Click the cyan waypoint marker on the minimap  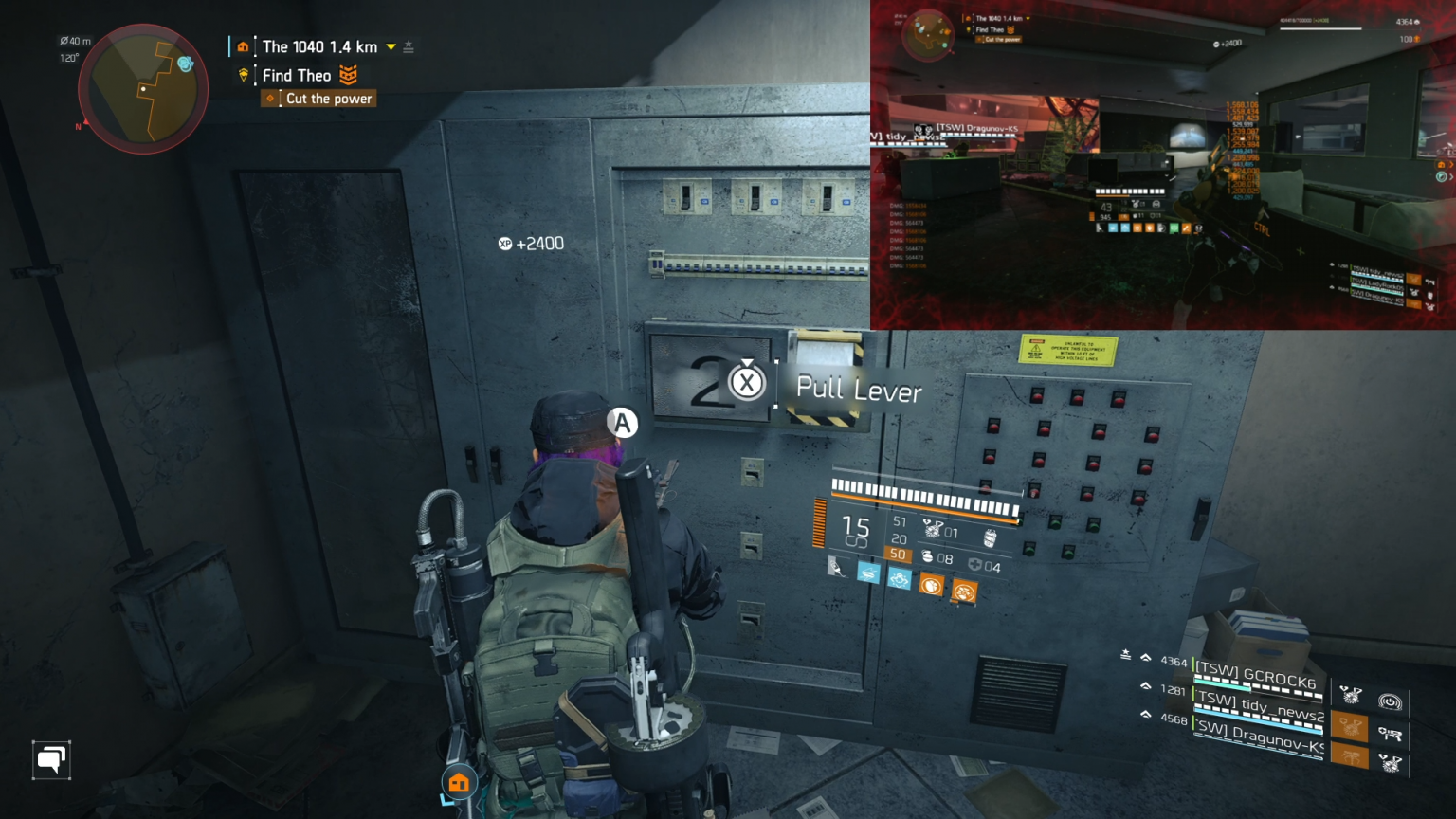185,64
